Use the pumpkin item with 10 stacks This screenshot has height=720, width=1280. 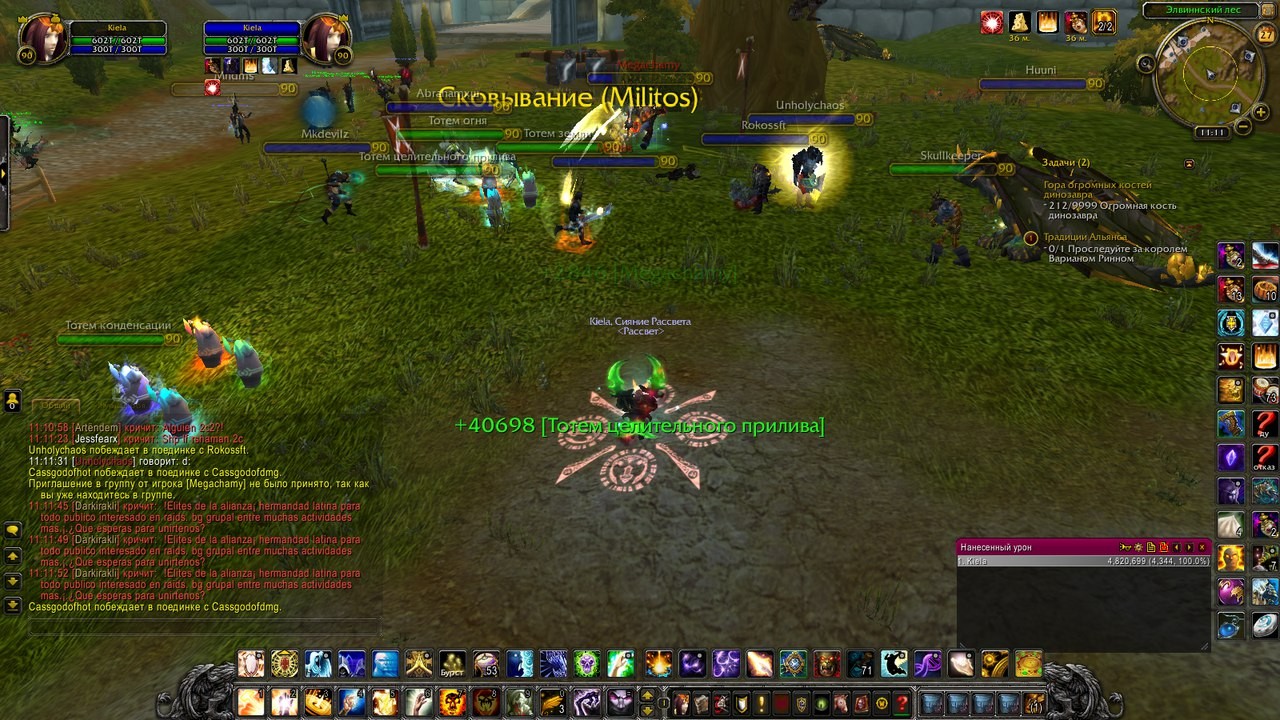click(1265, 290)
